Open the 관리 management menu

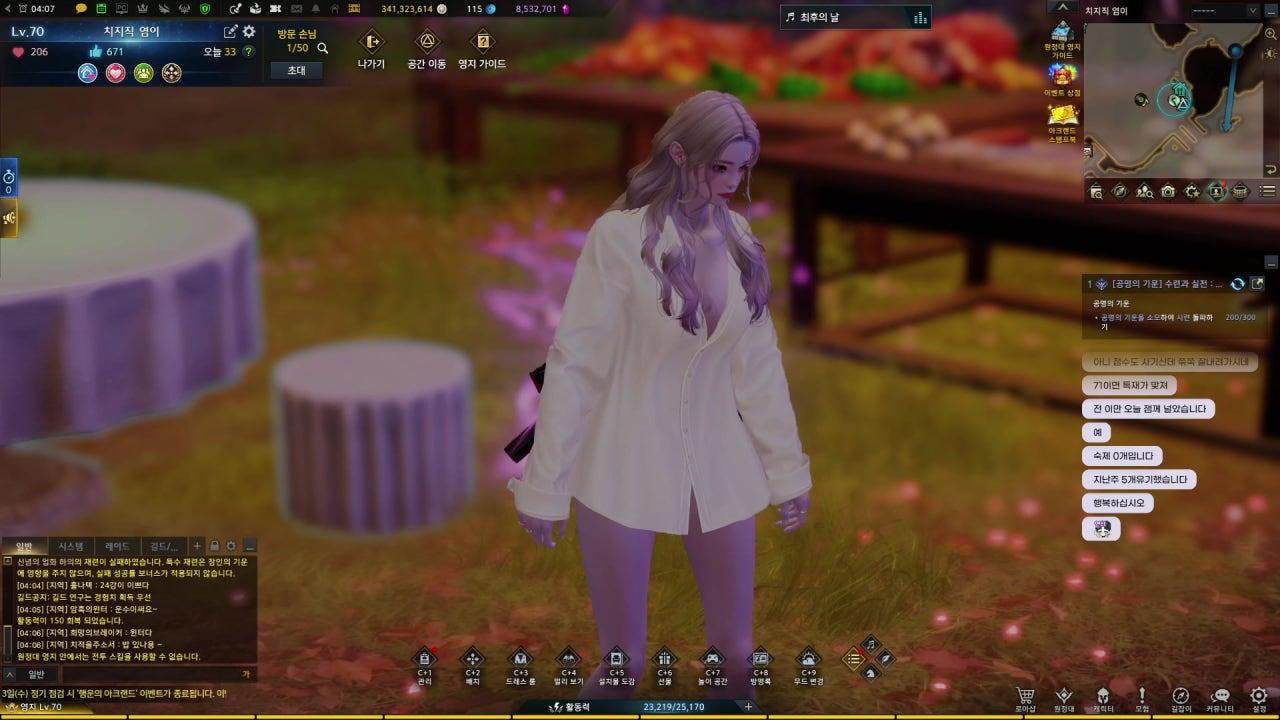424,659
